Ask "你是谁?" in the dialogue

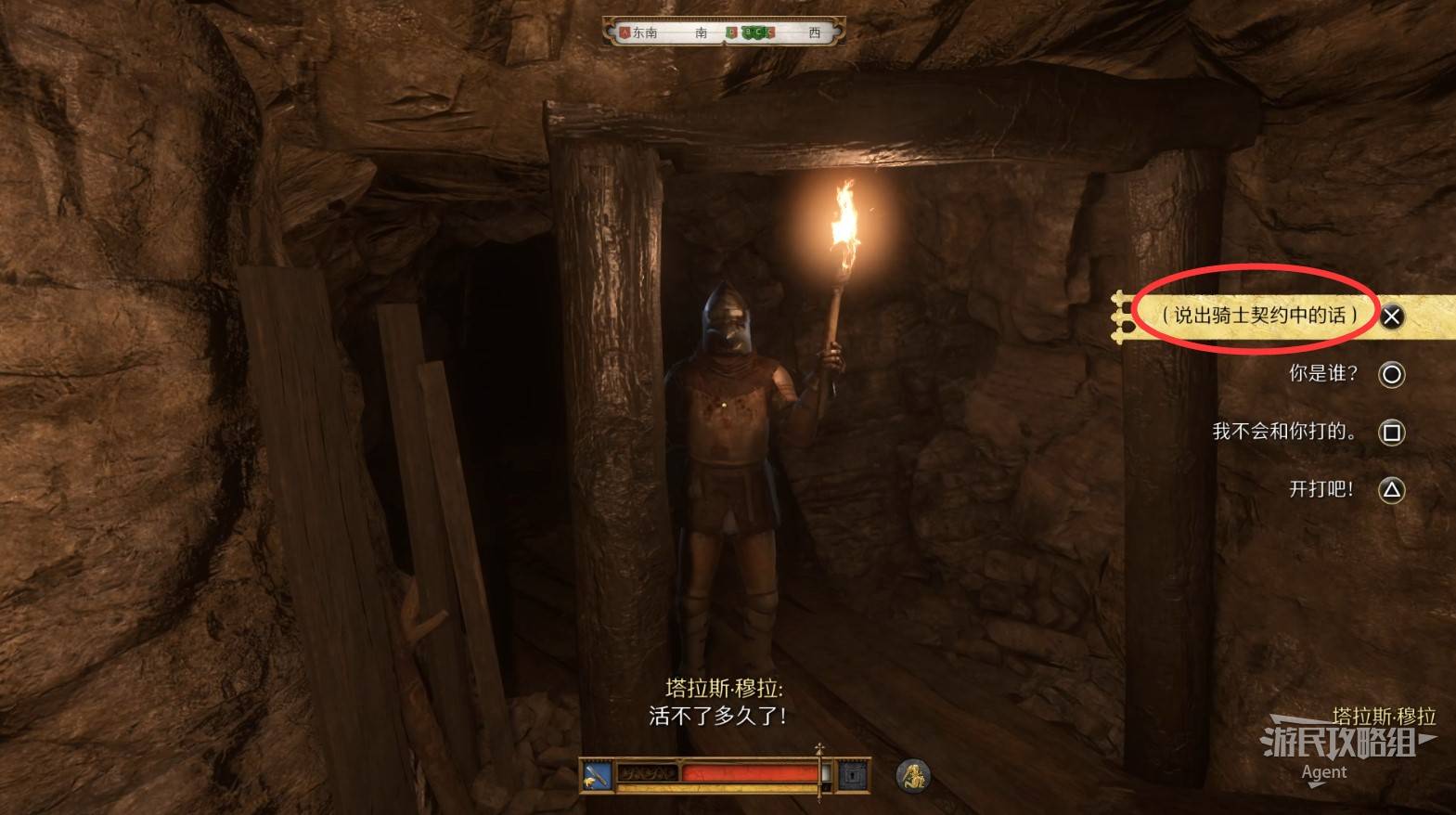click(1322, 374)
